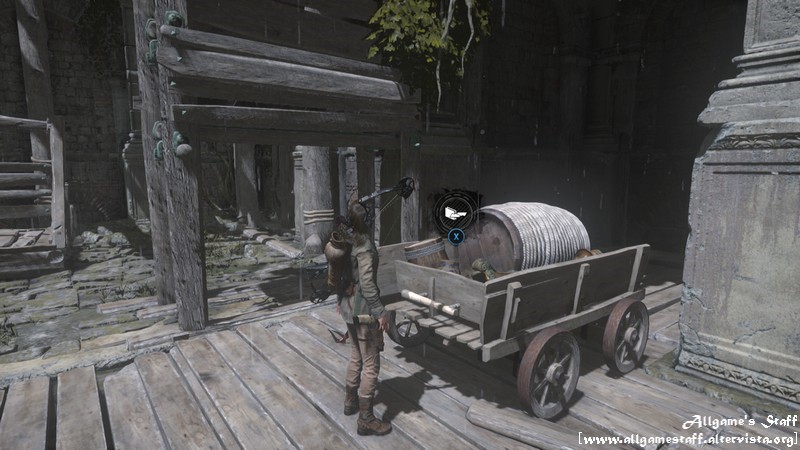Select the hand interaction icon above the cart
This screenshot has width=800, height=450.
click(x=455, y=212)
